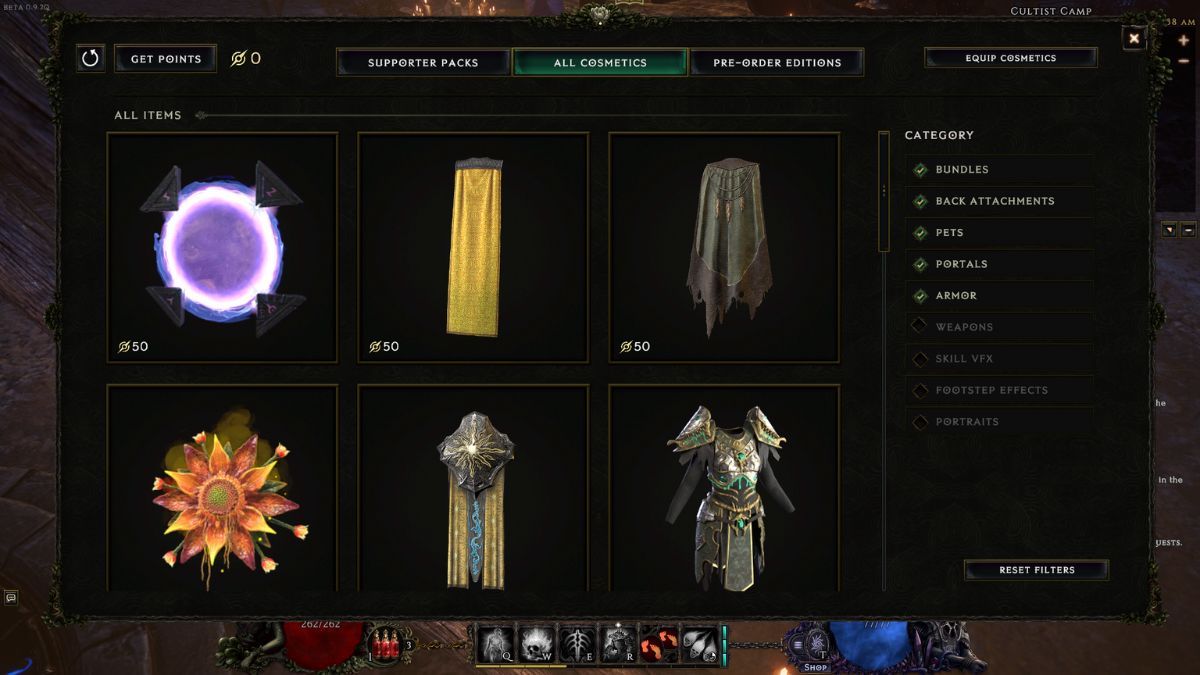The height and width of the screenshot is (675, 1200).
Task: Toggle the Pets category filter
Action: point(920,233)
